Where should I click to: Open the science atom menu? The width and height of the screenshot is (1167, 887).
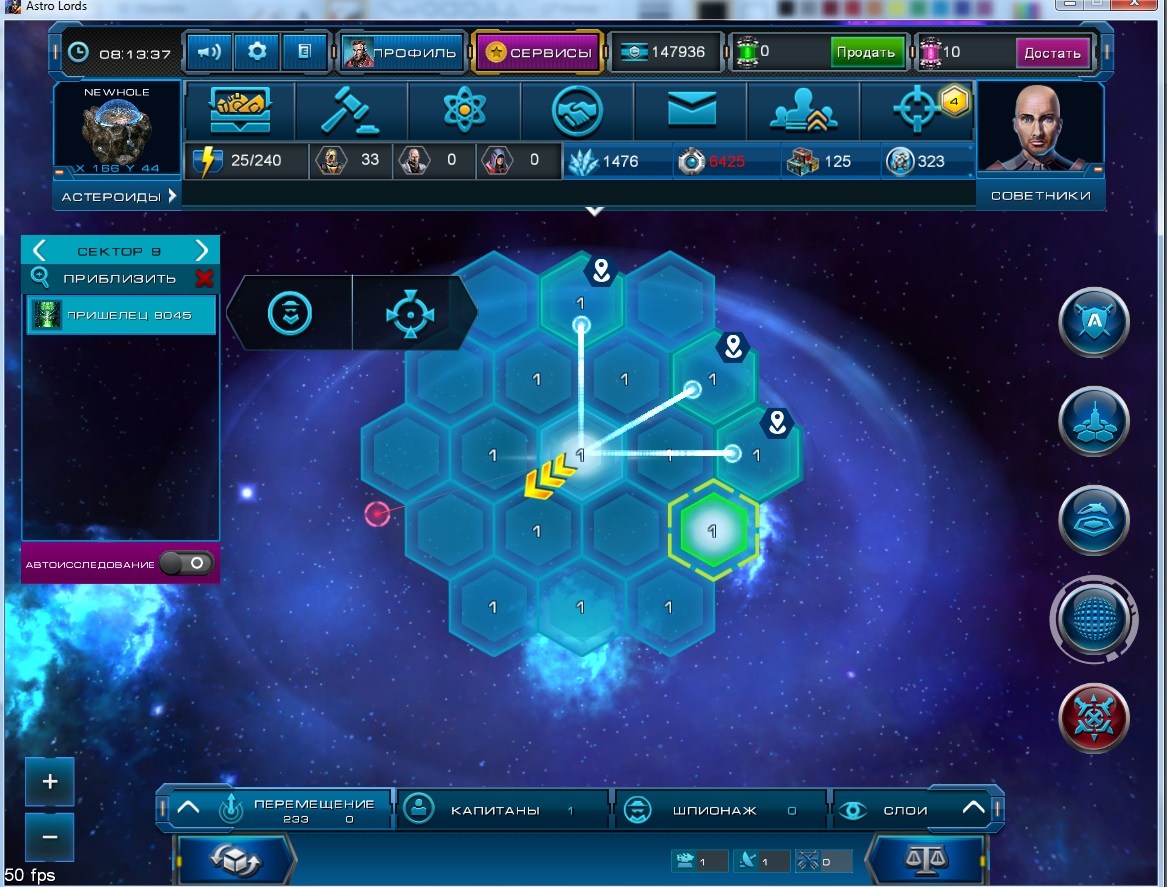[464, 110]
